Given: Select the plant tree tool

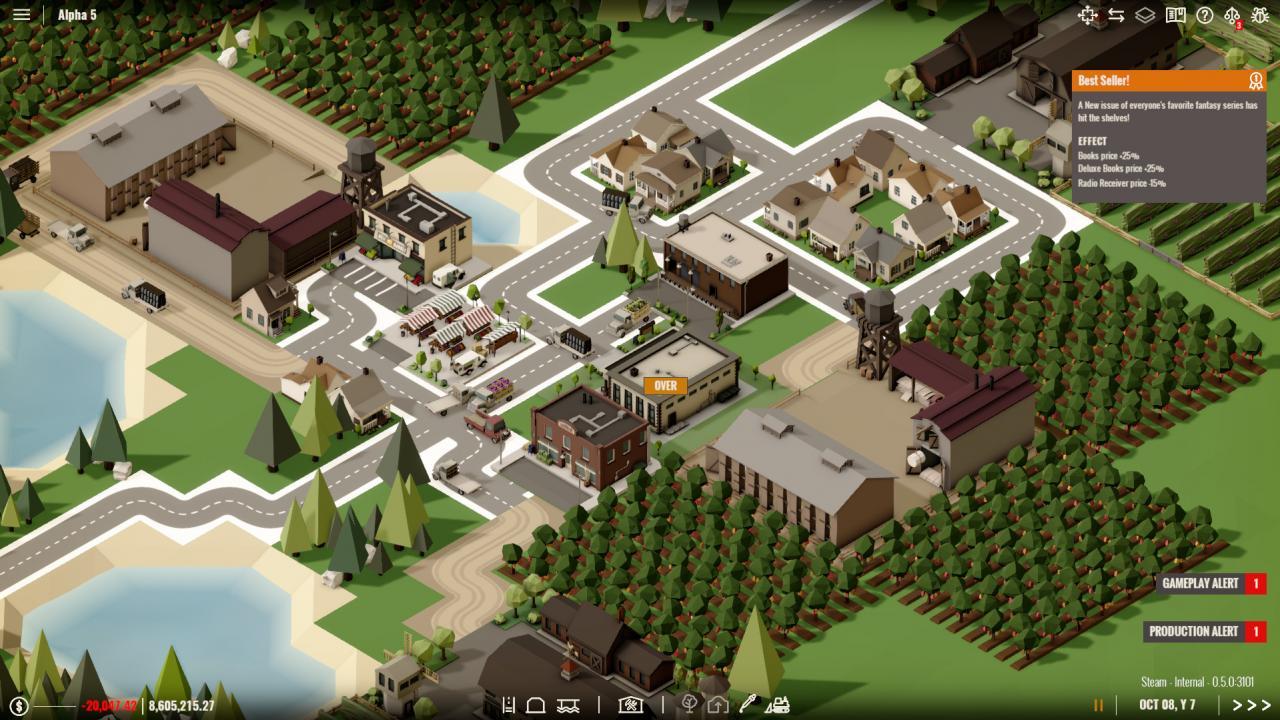Looking at the screenshot, I should click(690, 703).
